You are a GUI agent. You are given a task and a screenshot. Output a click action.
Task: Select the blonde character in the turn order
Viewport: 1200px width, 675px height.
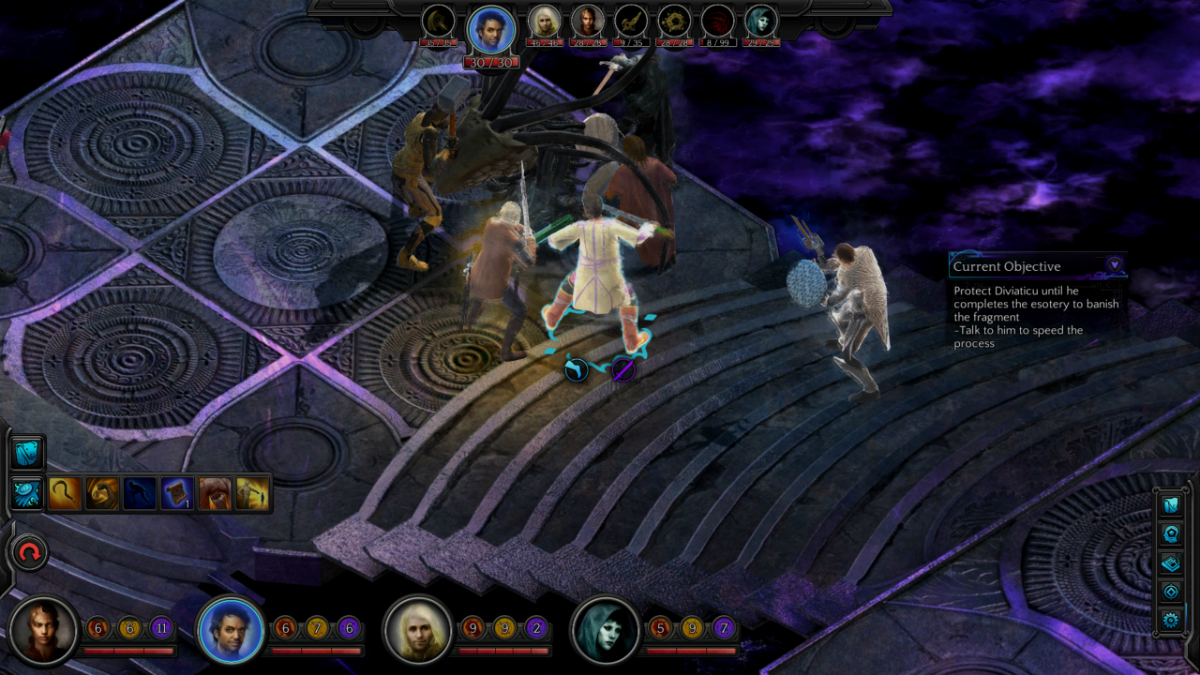coord(544,21)
